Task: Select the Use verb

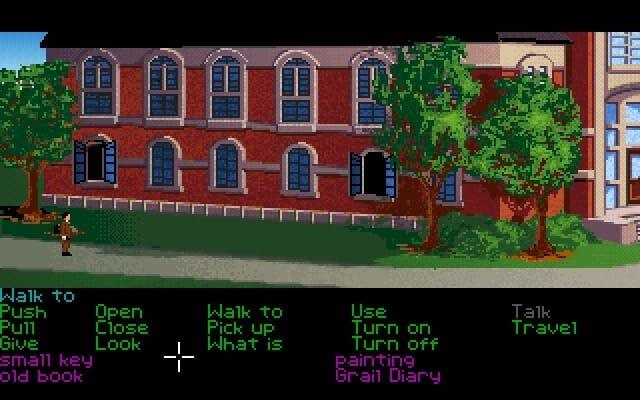Action: click(368, 312)
